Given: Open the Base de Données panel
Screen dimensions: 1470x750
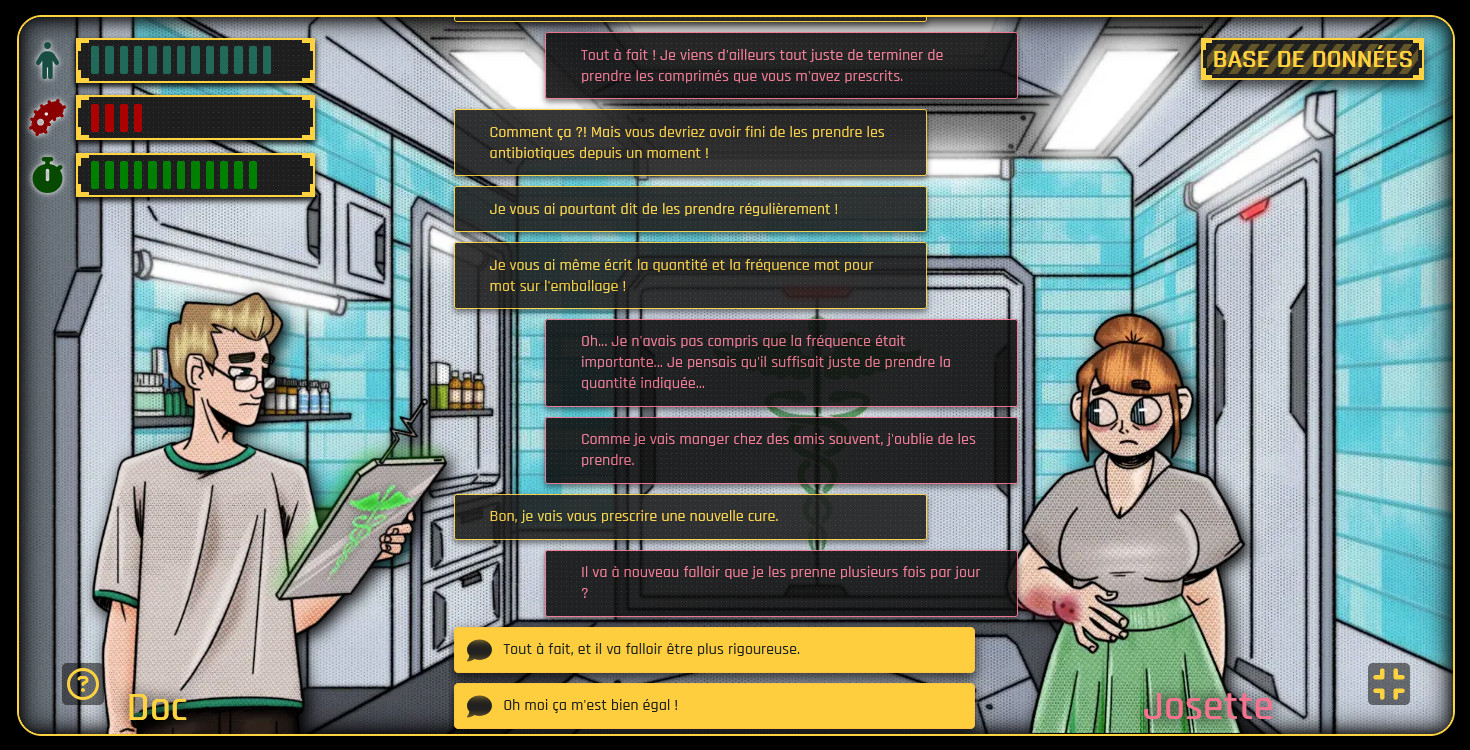Looking at the screenshot, I should [x=1312, y=59].
